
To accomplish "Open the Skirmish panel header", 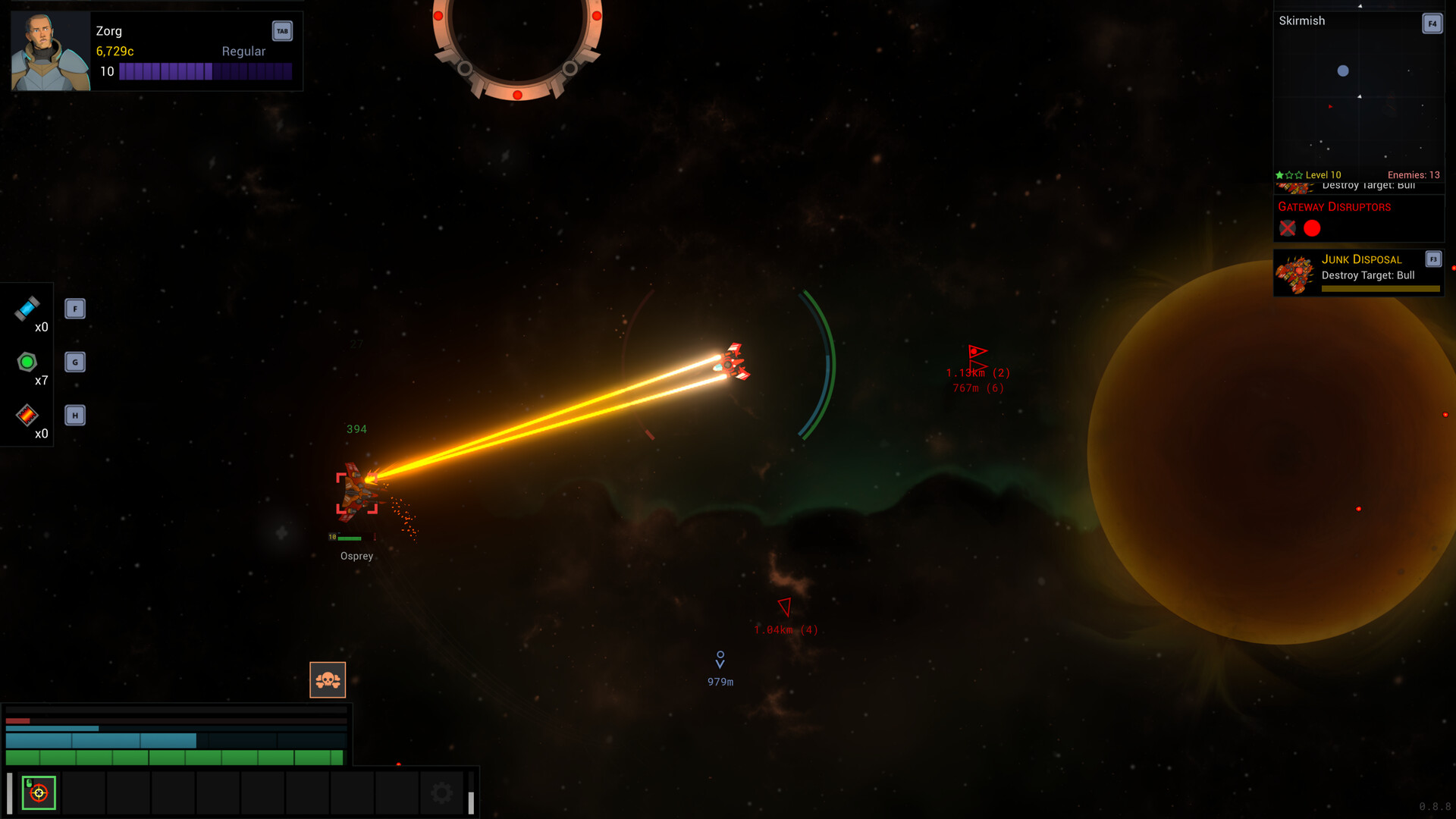I will click(x=1301, y=20).
